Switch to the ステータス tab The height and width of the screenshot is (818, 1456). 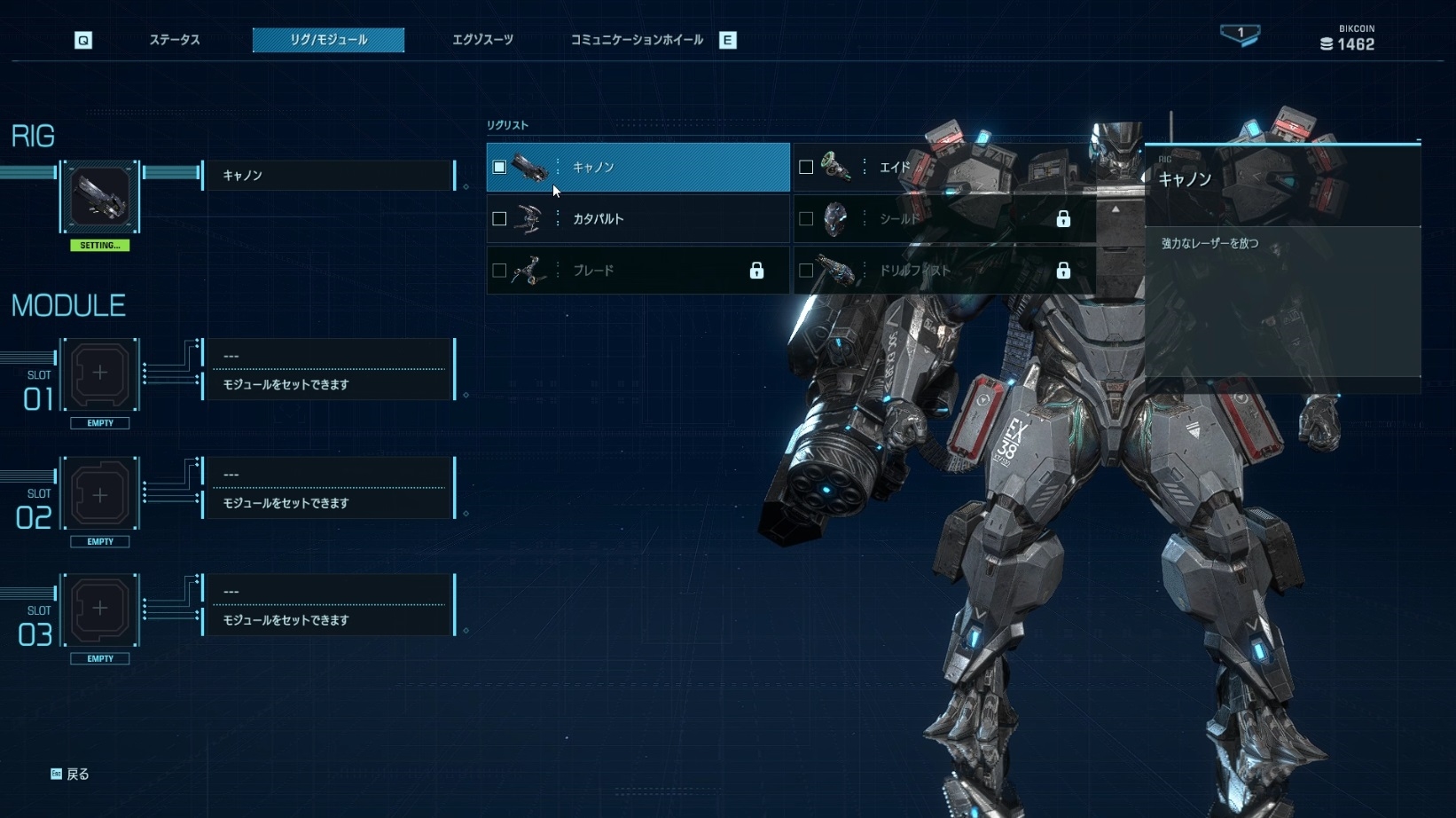click(x=174, y=40)
